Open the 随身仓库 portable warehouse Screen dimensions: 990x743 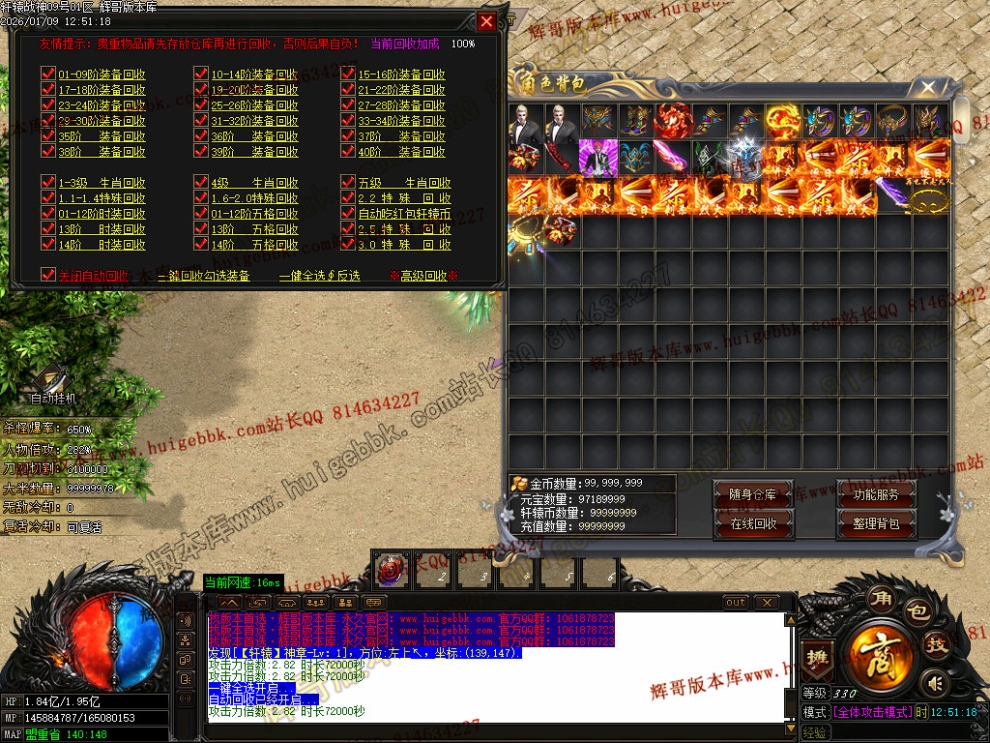[x=752, y=495]
